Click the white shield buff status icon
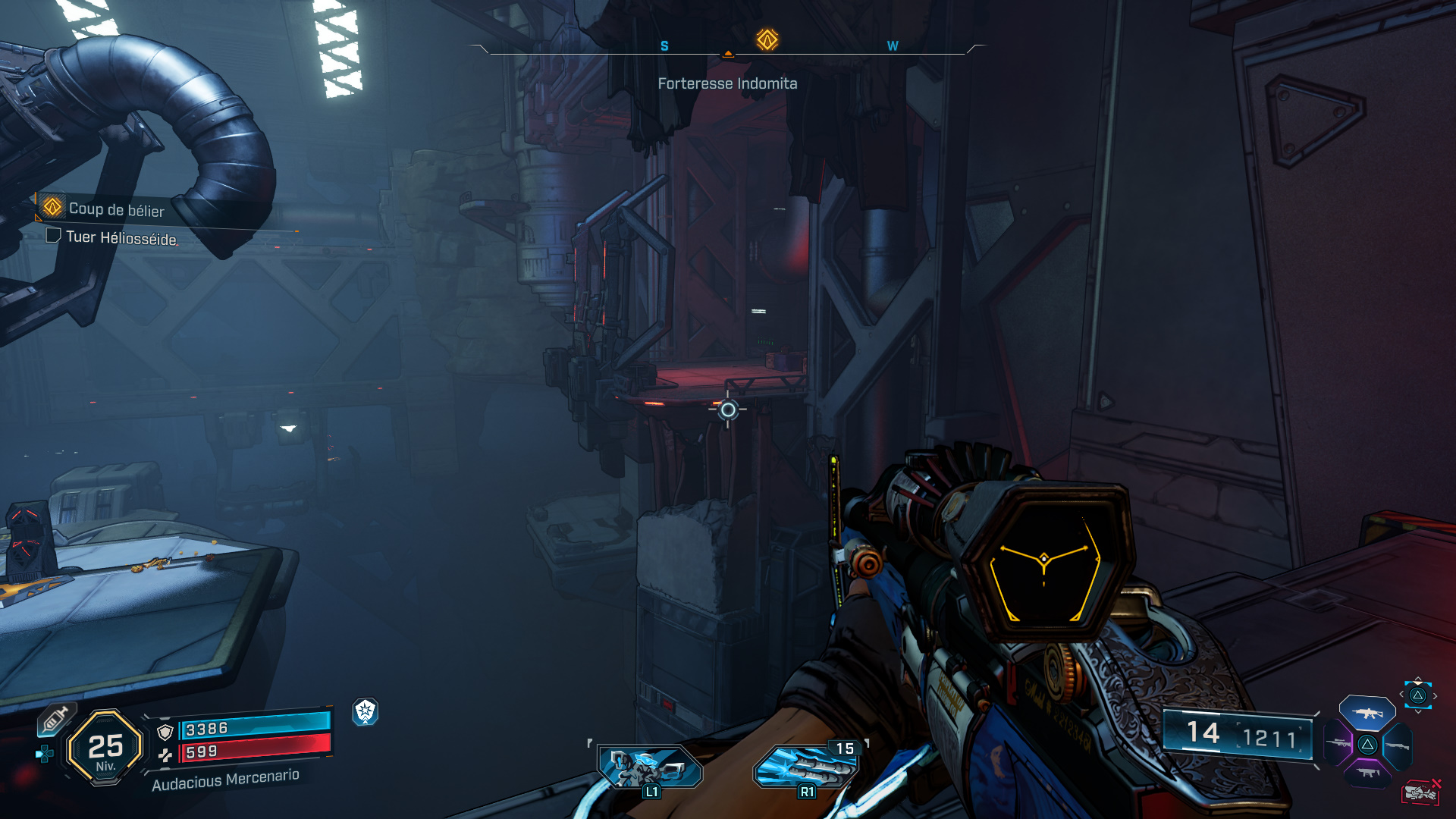Image resolution: width=1456 pixels, height=819 pixels. 366,711
